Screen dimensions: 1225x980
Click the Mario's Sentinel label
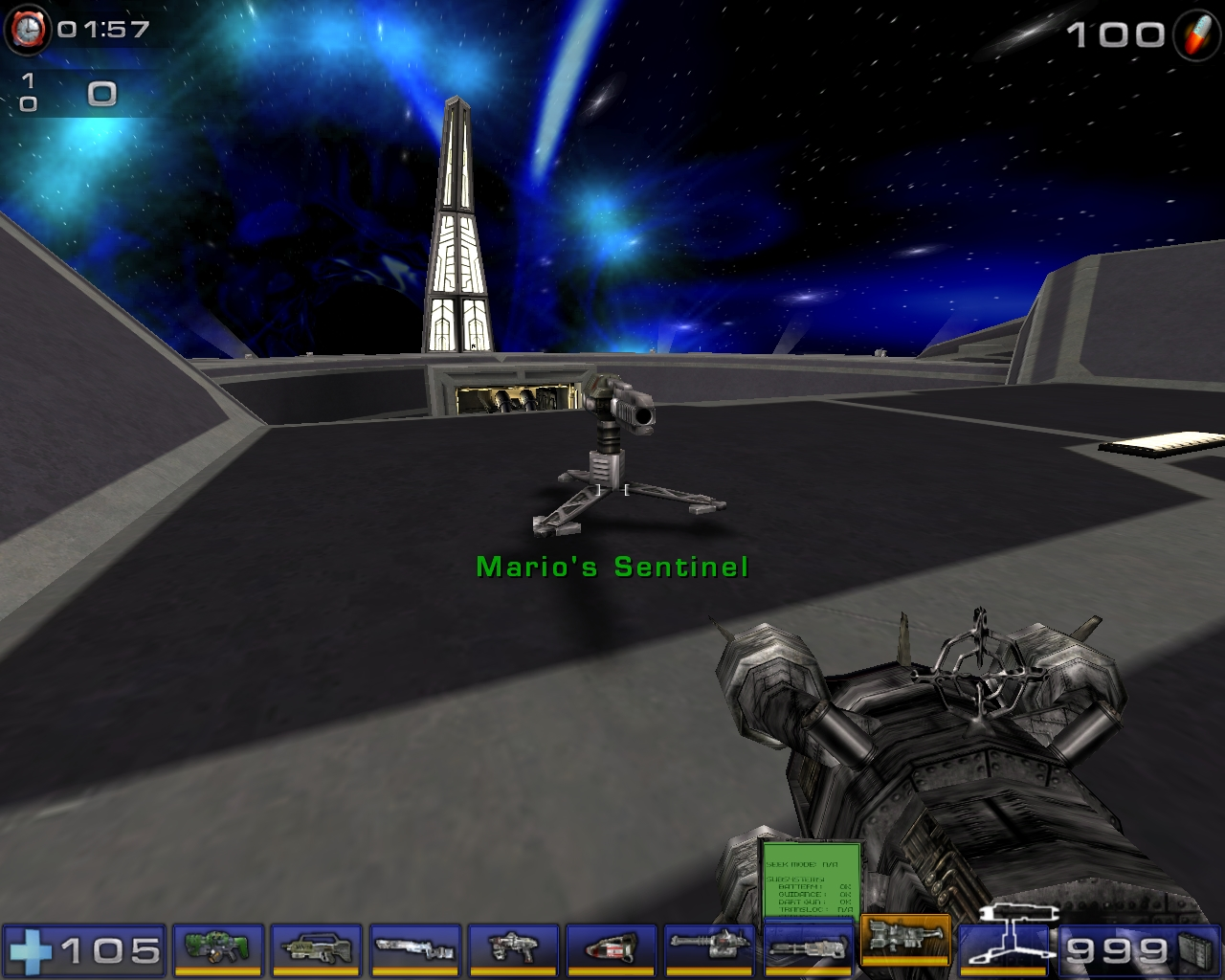[612, 566]
